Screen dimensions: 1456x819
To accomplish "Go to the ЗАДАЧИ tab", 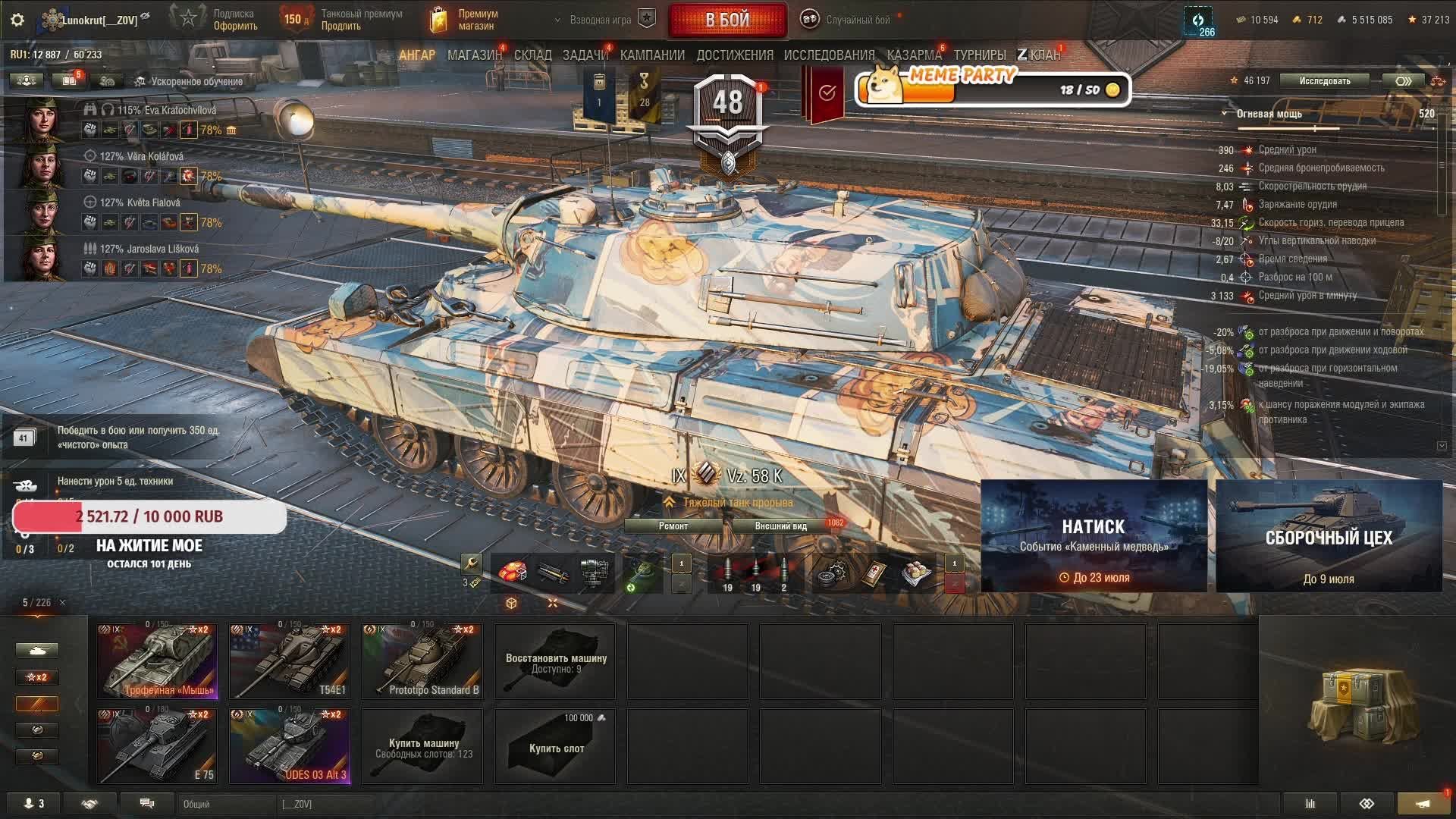I will [x=585, y=55].
